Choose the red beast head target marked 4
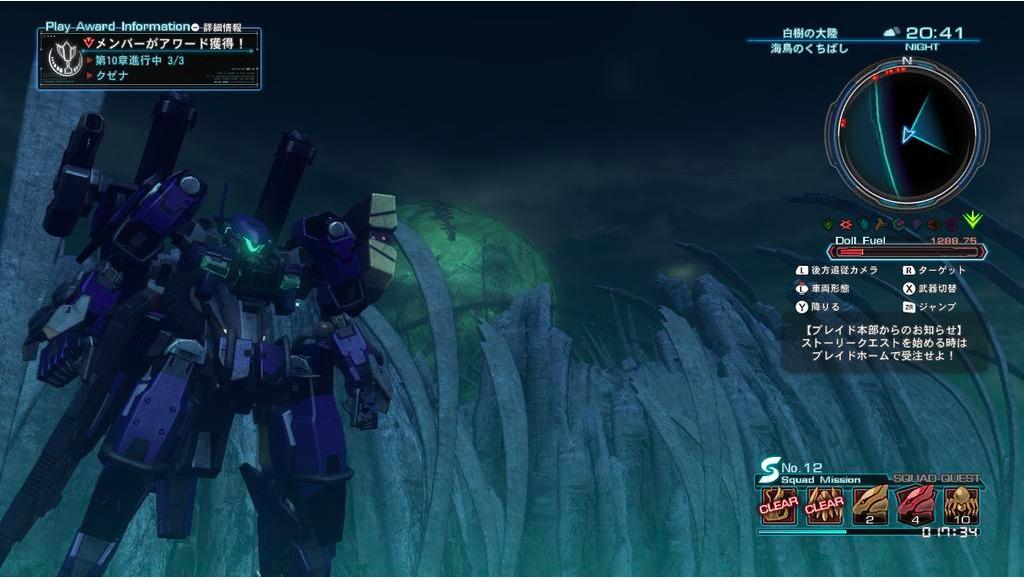 914,506
